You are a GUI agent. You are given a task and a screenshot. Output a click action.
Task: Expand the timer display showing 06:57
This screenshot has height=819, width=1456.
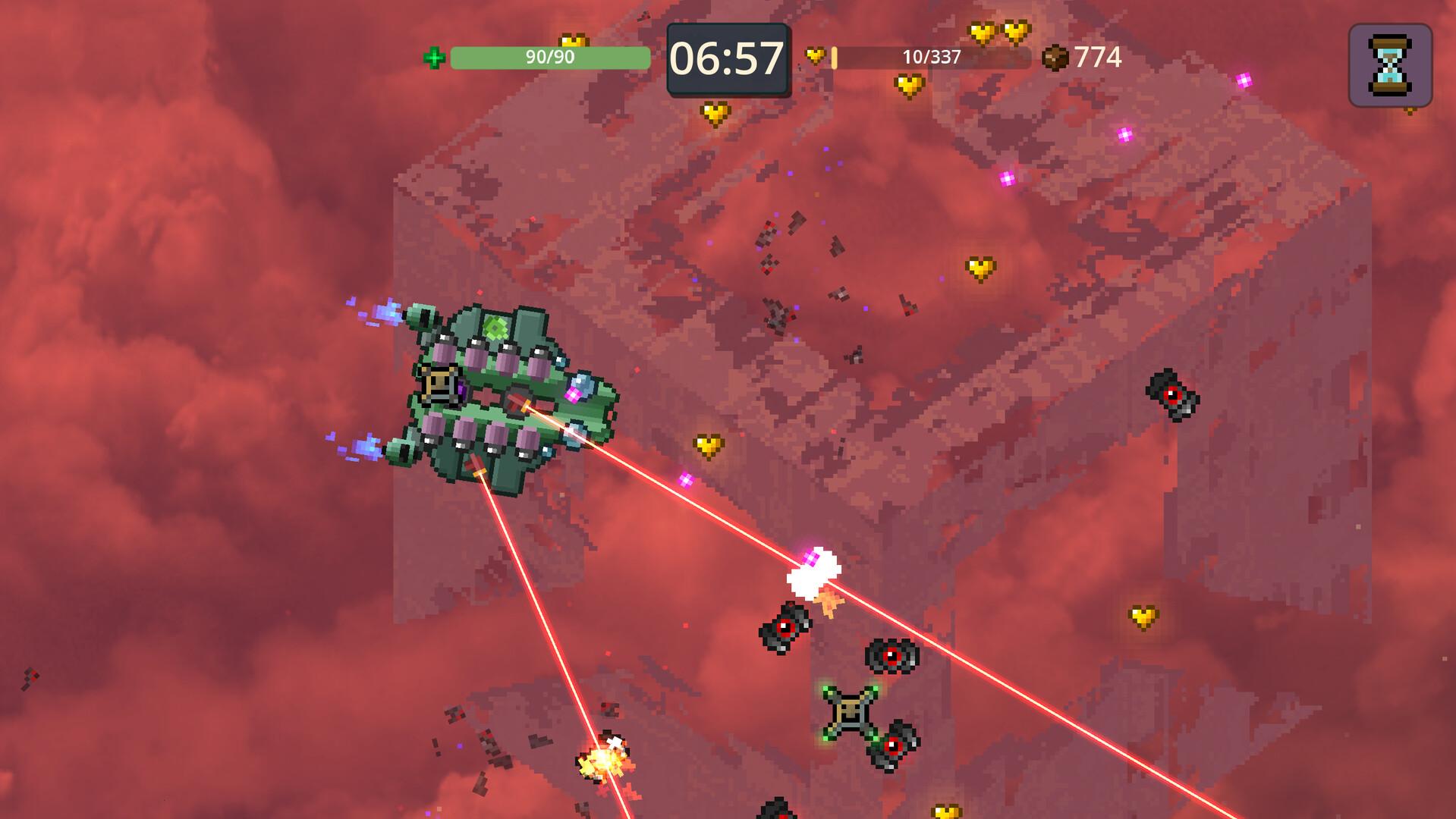pyautogui.click(x=728, y=56)
